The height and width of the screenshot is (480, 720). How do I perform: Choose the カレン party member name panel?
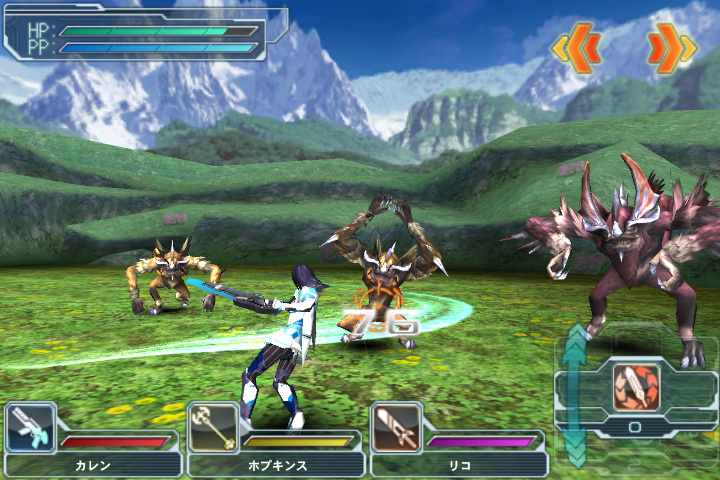pyautogui.click(x=93, y=465)
